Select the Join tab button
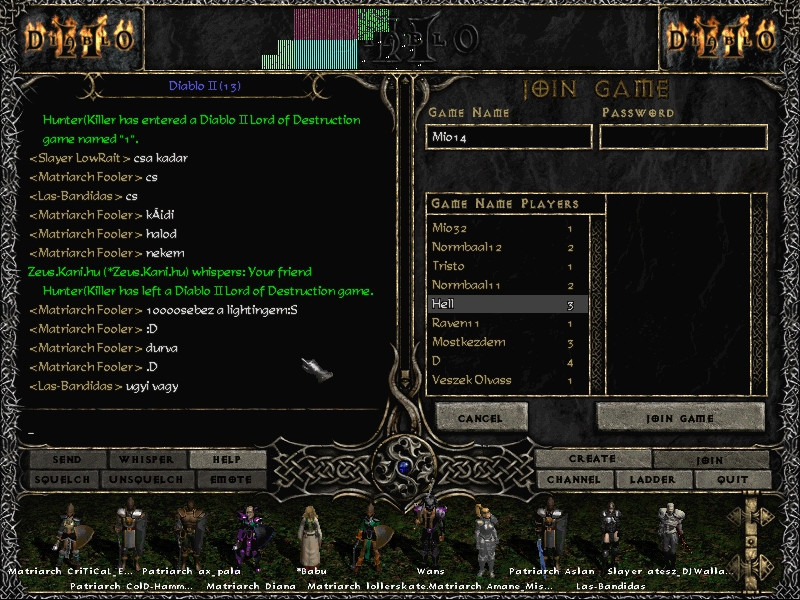 click(711, 460)
